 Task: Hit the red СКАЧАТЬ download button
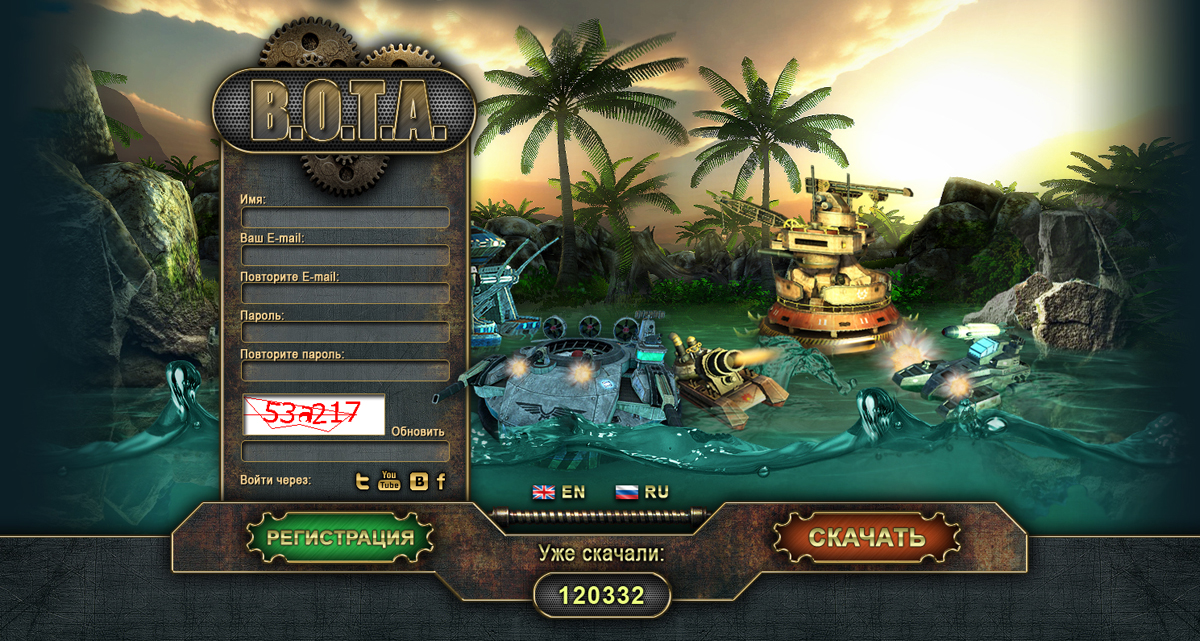[x=866, y=537]
